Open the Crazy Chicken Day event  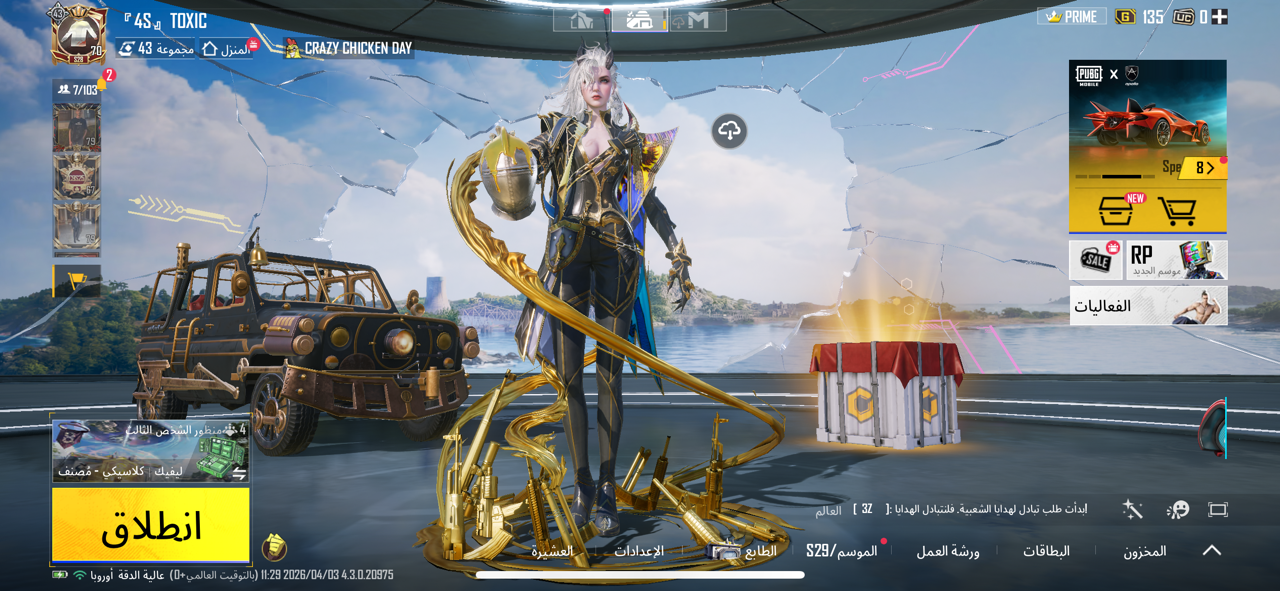pos(348,48)
